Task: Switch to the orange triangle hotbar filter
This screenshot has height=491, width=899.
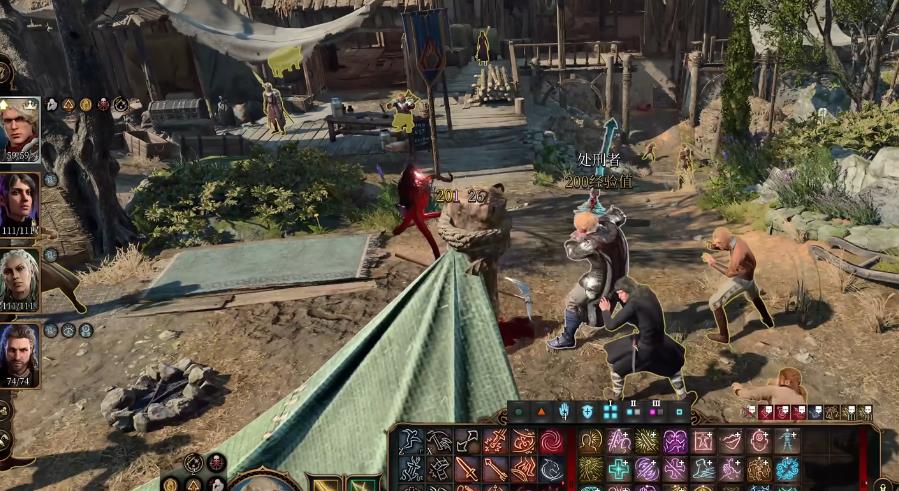Action: (542, 411)
